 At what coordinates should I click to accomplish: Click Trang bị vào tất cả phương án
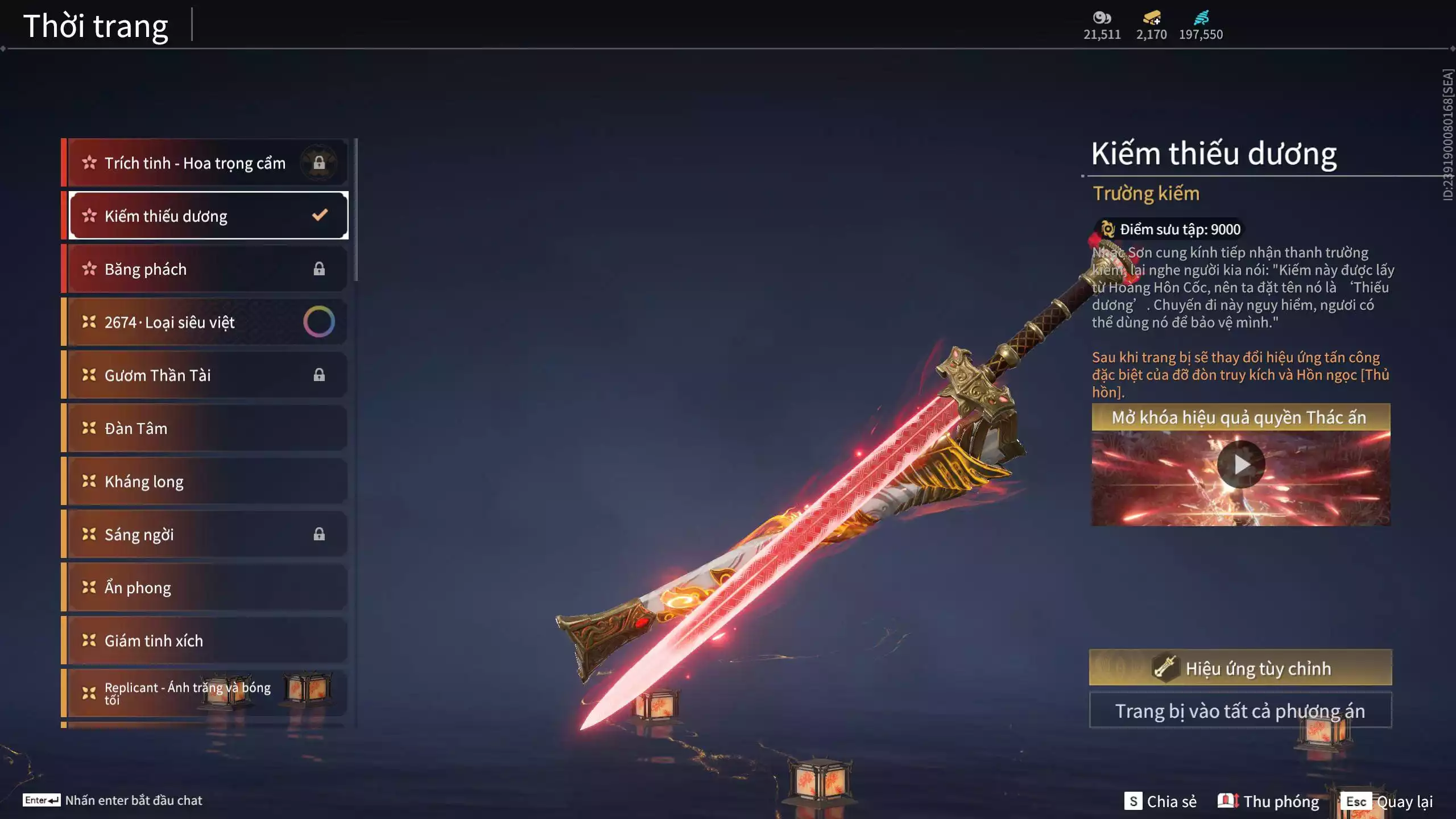click(x=1240, y=711)
